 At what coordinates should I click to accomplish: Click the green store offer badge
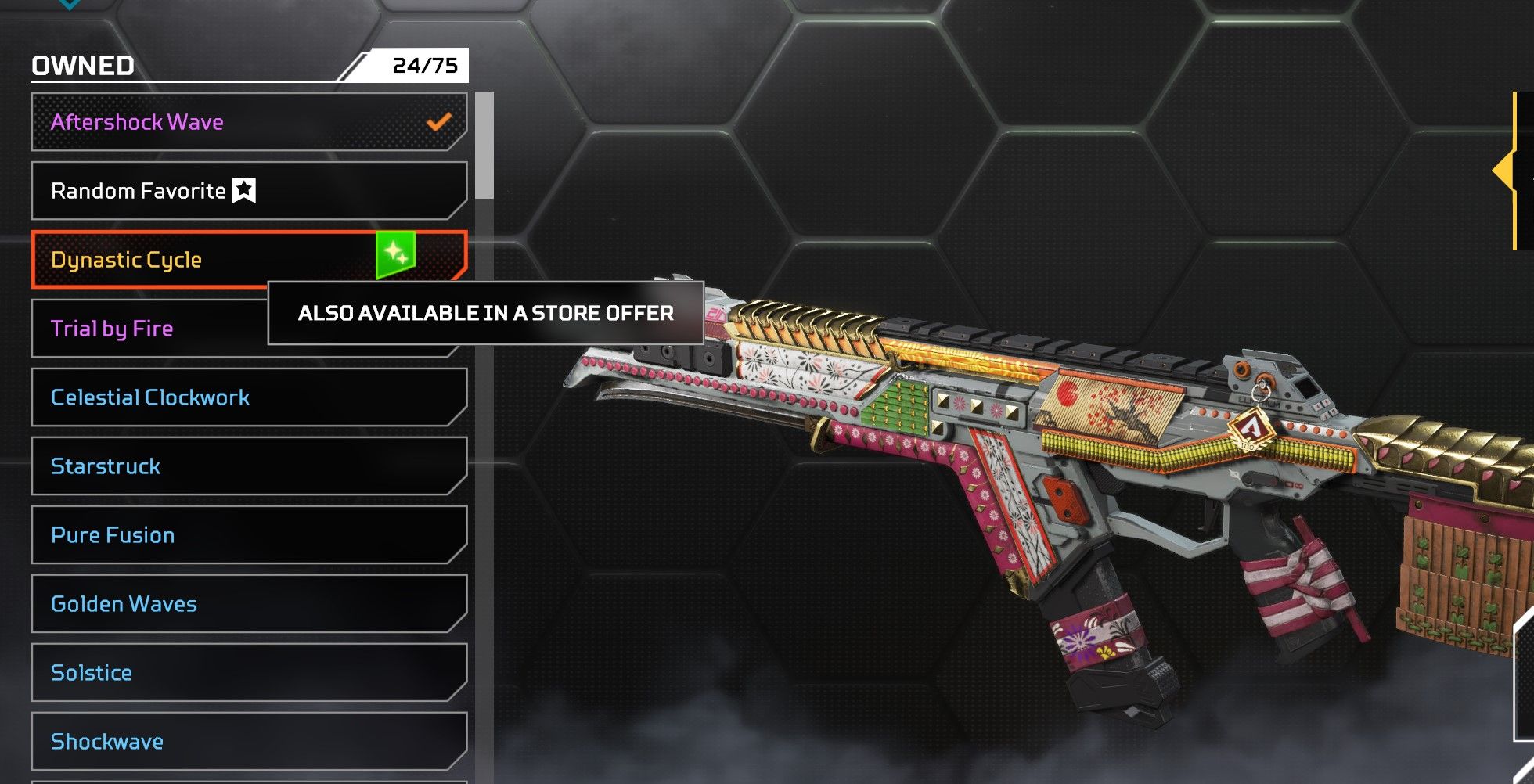[395, 254]
